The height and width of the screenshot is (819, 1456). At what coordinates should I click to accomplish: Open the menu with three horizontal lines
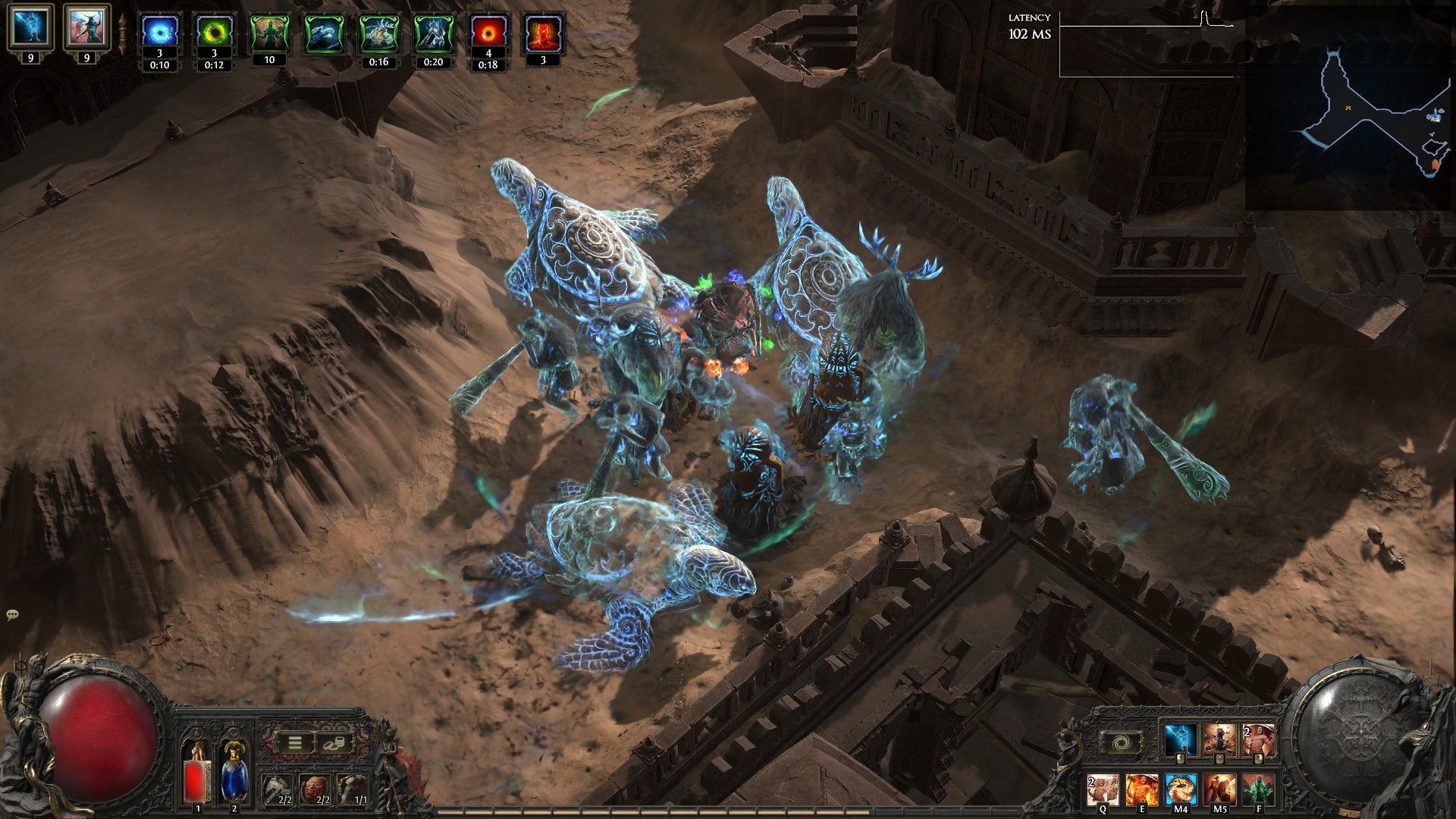point(294,742)
